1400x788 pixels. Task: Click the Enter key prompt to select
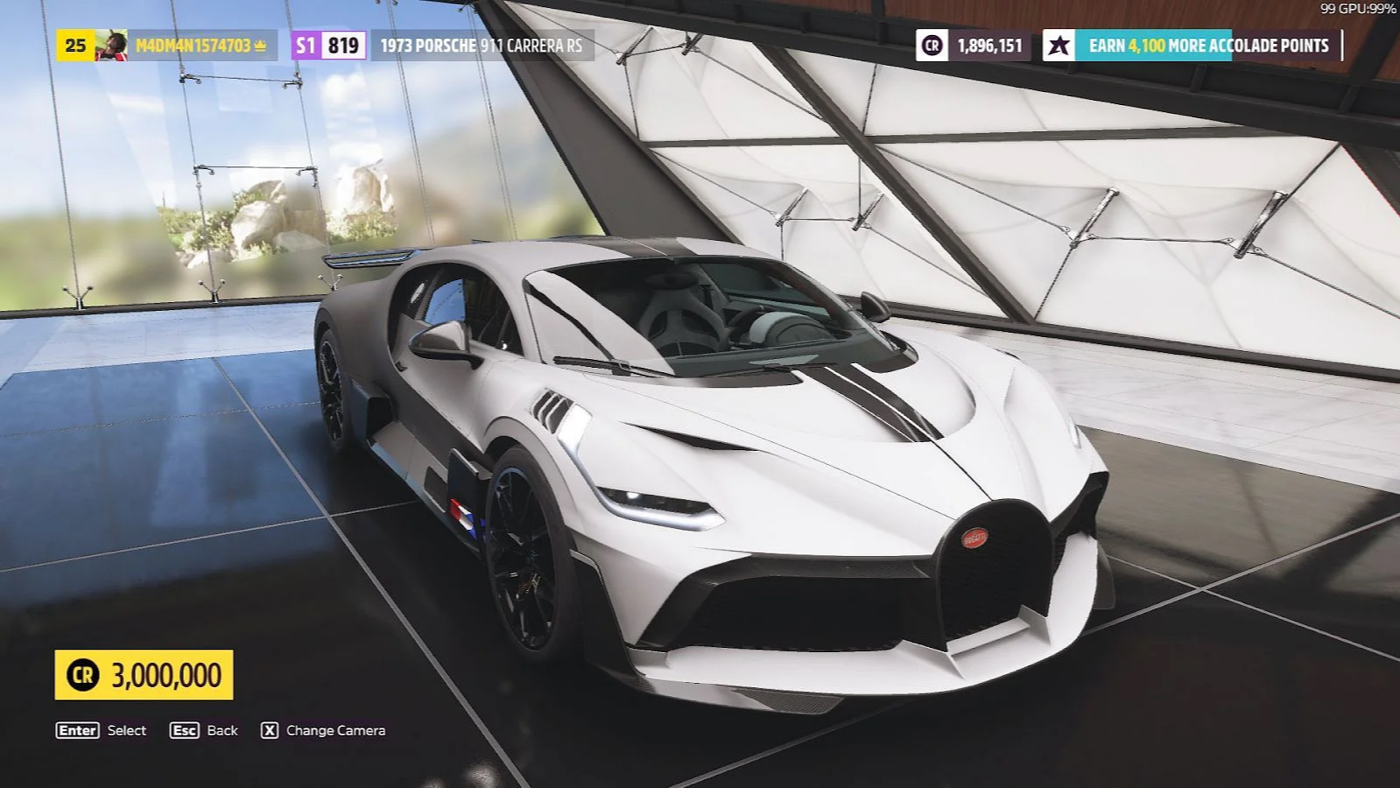coord(76,730)
